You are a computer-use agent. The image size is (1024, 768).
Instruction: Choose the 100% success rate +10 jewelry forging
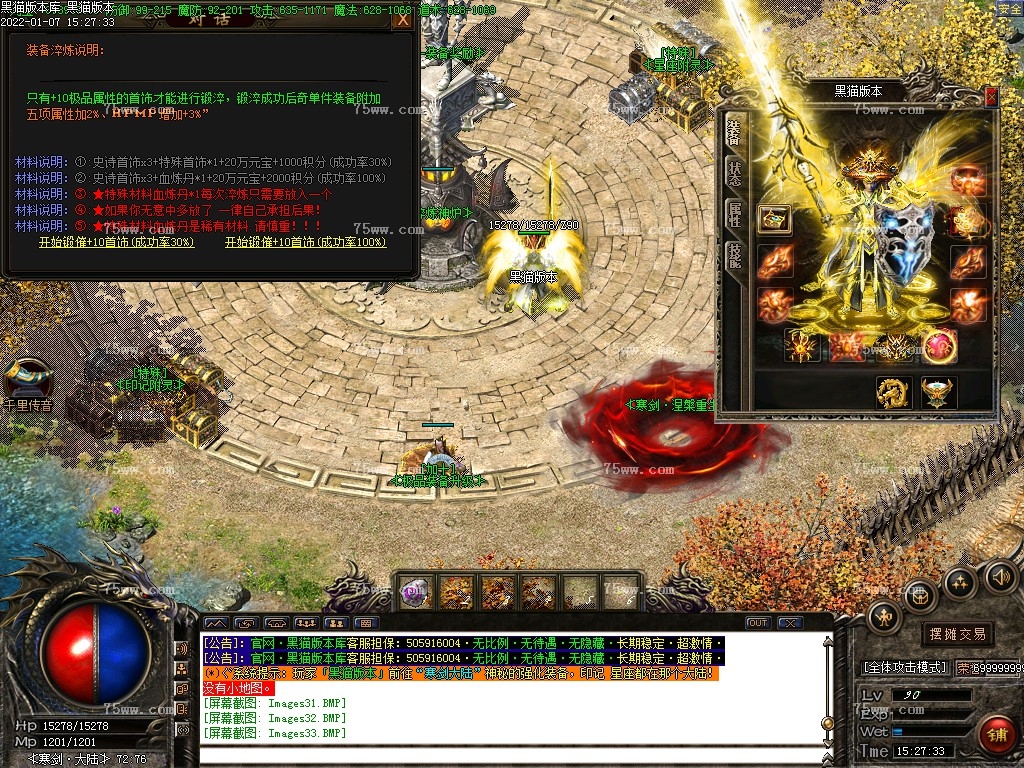point(305,243)
